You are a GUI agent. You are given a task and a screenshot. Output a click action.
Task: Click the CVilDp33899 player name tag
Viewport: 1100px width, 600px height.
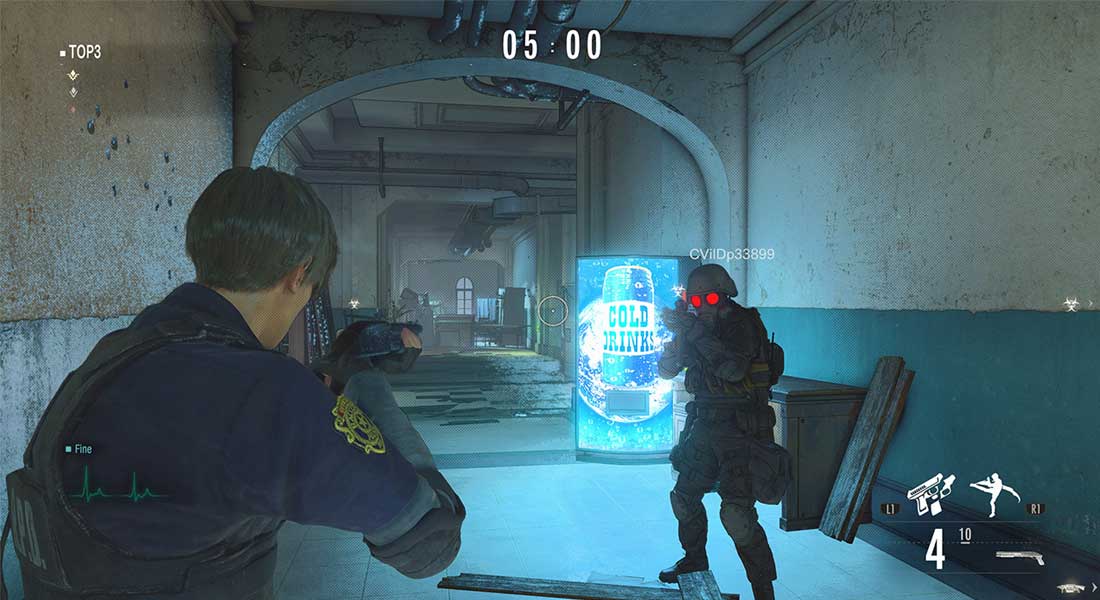pos(731,255)
